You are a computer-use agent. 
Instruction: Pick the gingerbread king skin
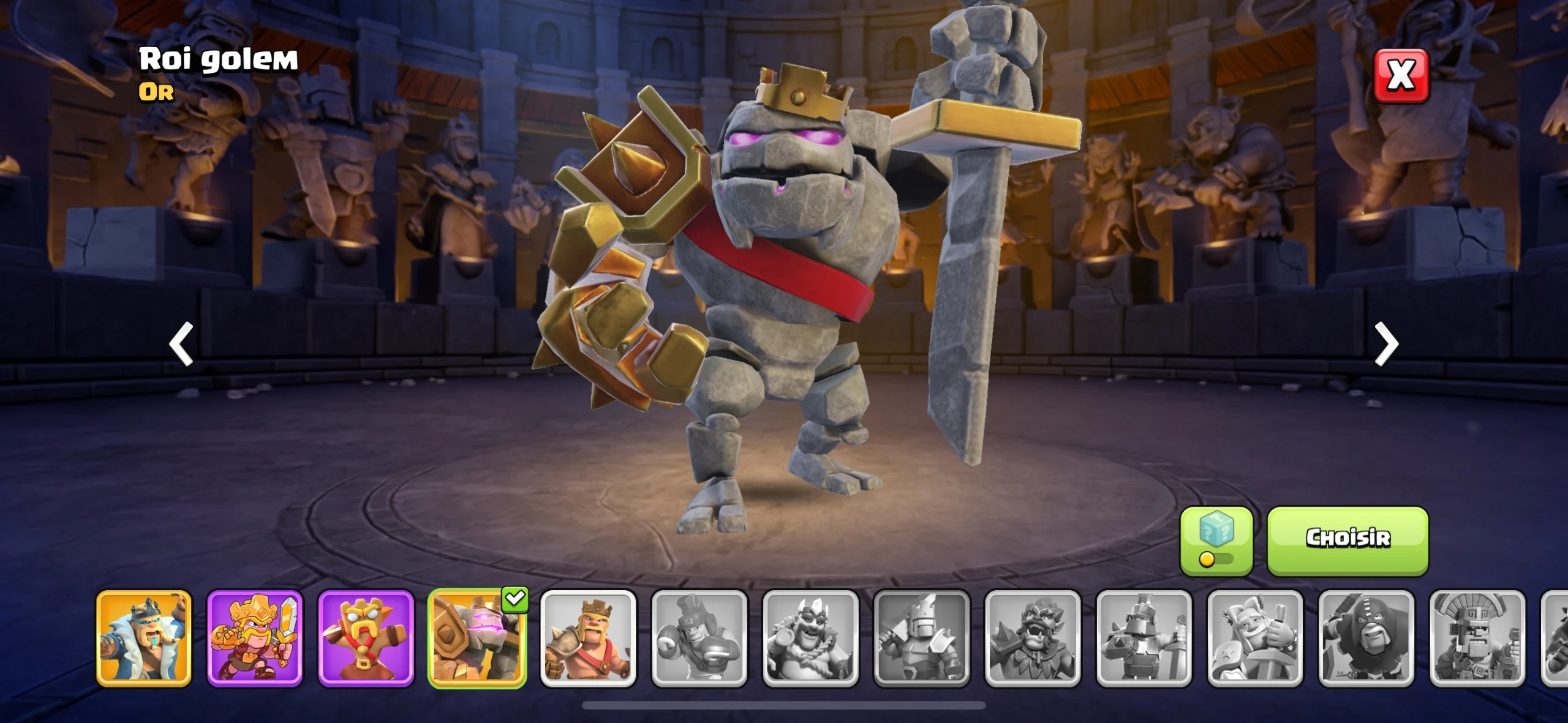[x=366, y=638]
